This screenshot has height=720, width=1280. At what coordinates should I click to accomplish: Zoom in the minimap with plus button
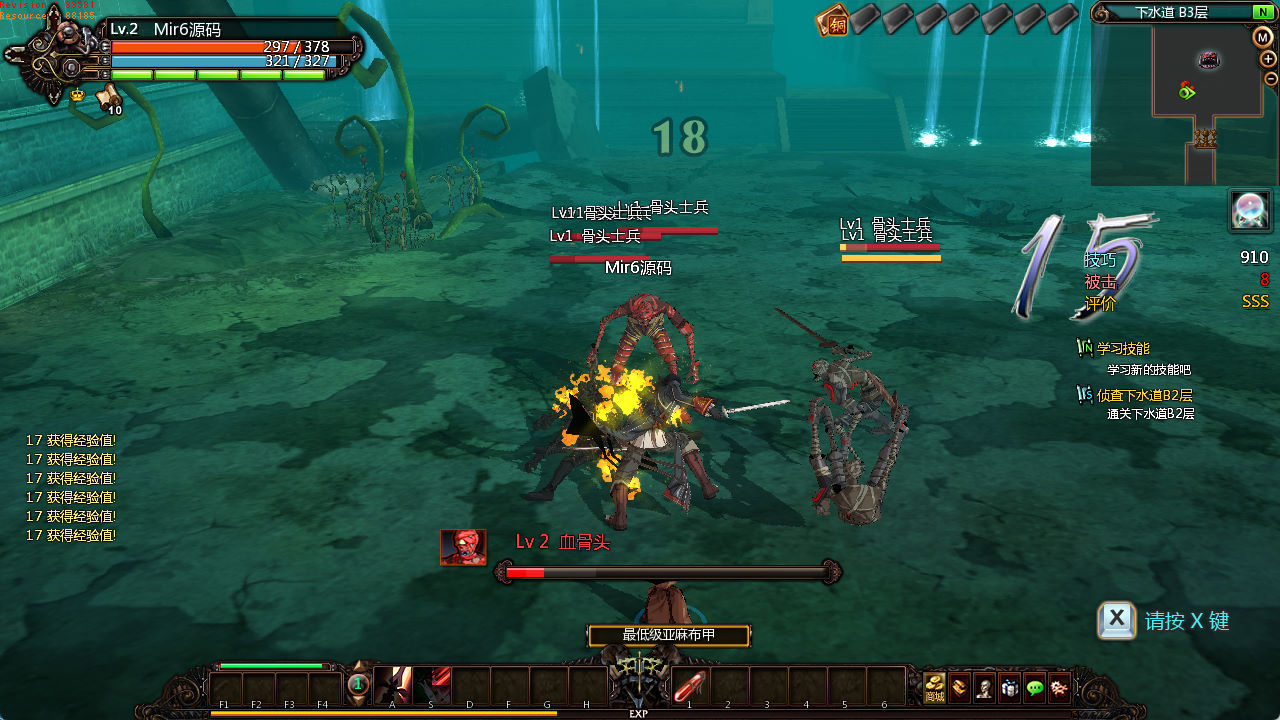pos(1268,59)
